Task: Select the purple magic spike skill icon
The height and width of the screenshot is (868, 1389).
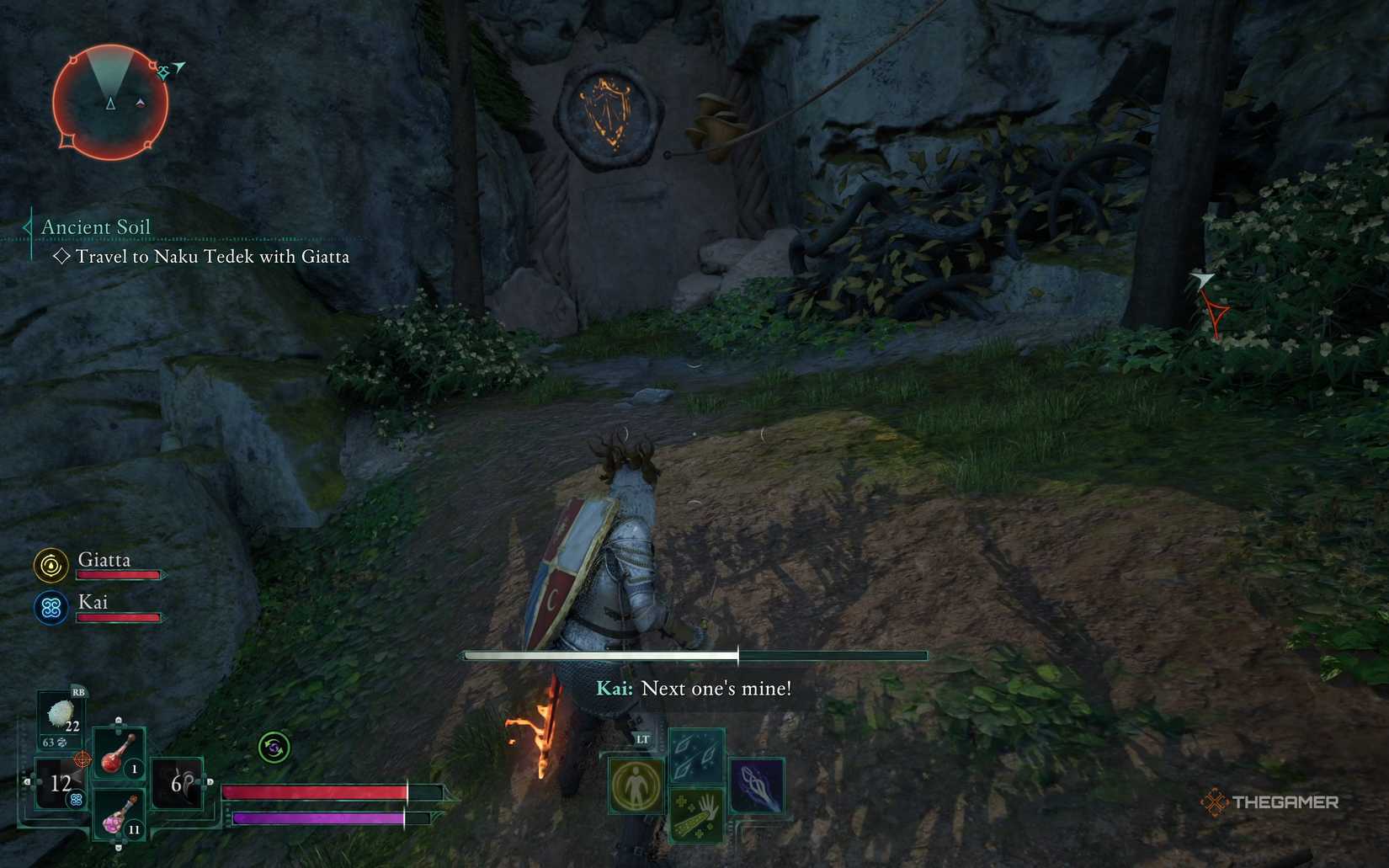Action: tap(757, 785)
